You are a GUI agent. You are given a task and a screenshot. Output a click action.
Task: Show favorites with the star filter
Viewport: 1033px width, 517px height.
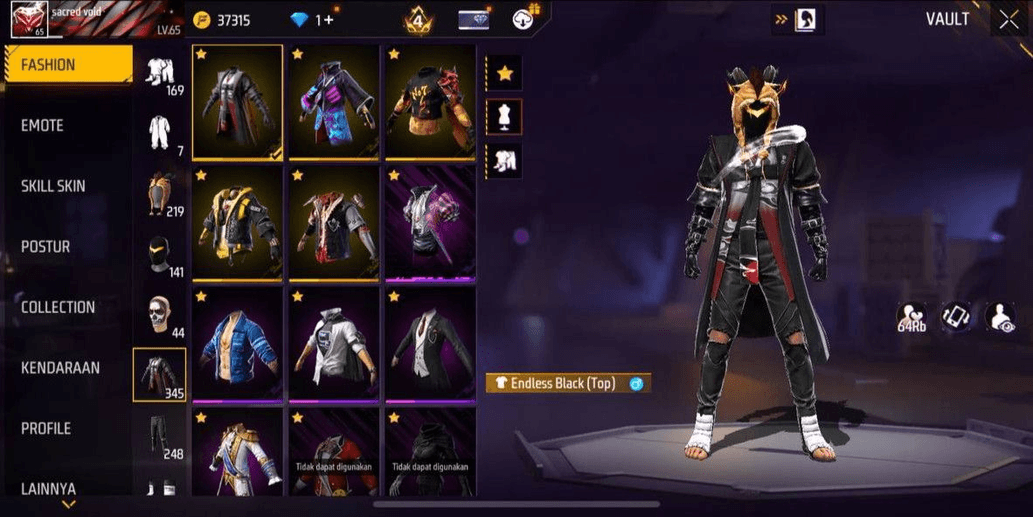coord(505,73)
